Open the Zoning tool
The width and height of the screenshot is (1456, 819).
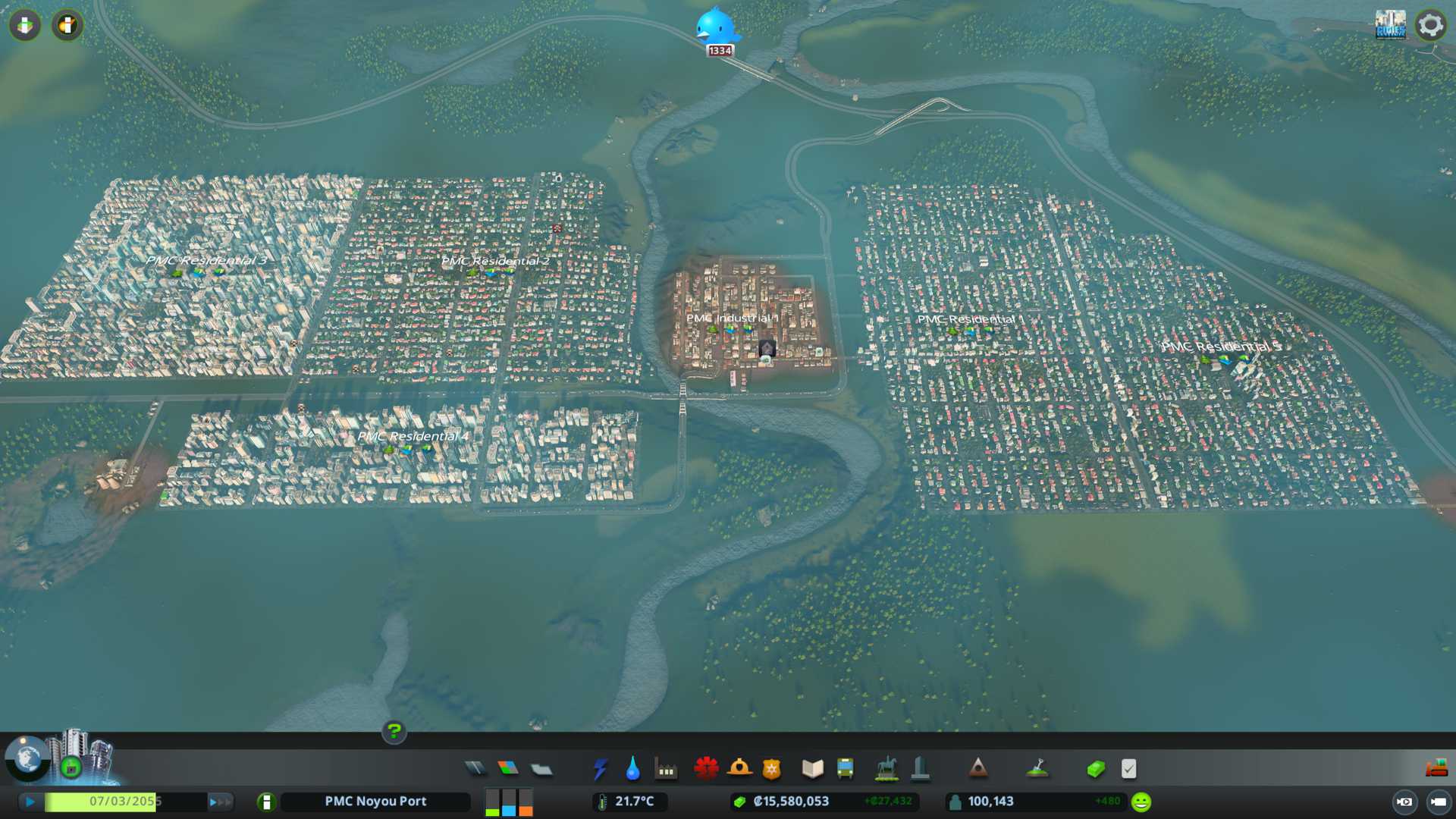(508, 769)
